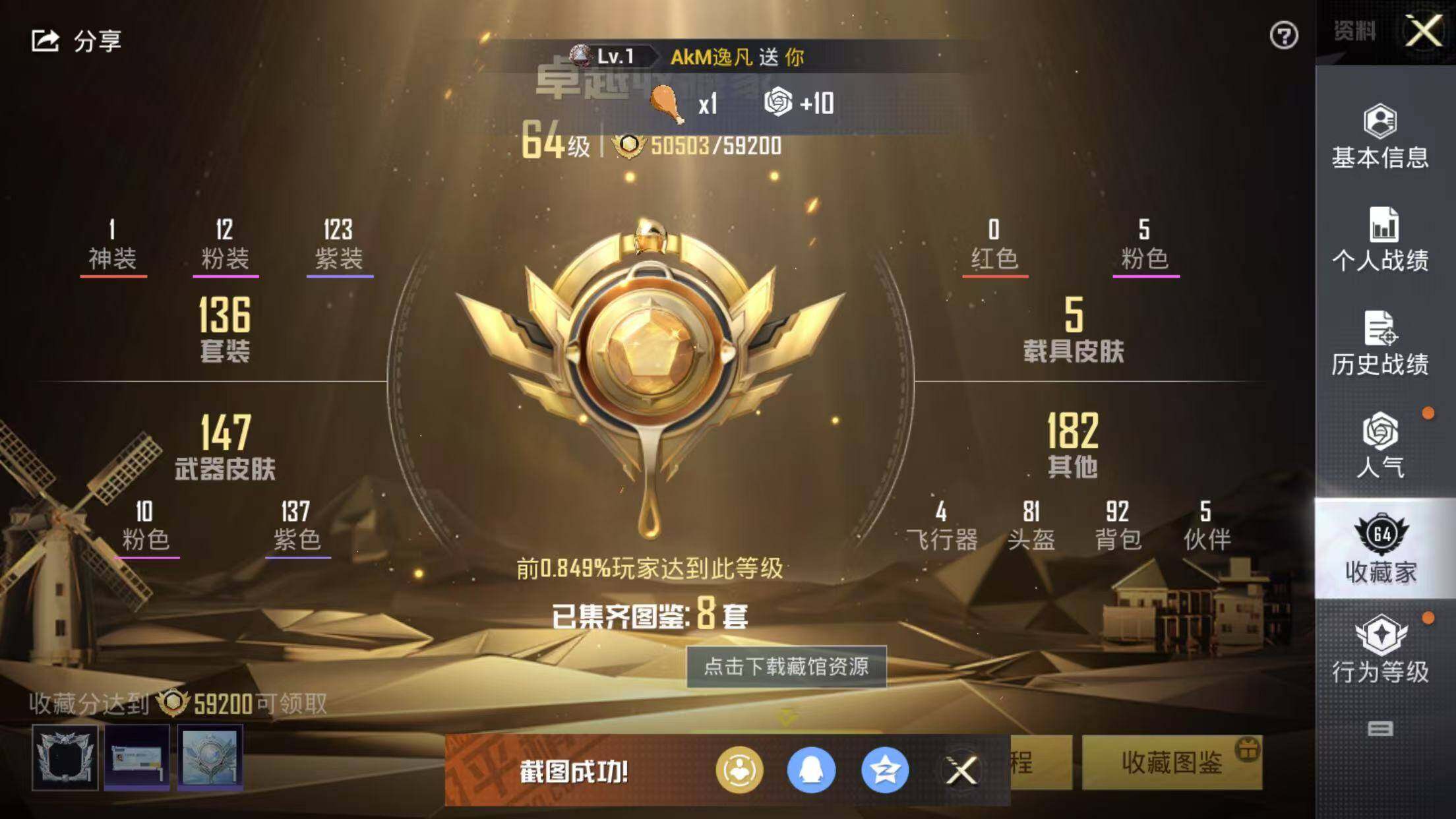1456x819 pixels.
Task: Select the silver avatar frame reward thumbnail
Action: [x=65, y=757]
